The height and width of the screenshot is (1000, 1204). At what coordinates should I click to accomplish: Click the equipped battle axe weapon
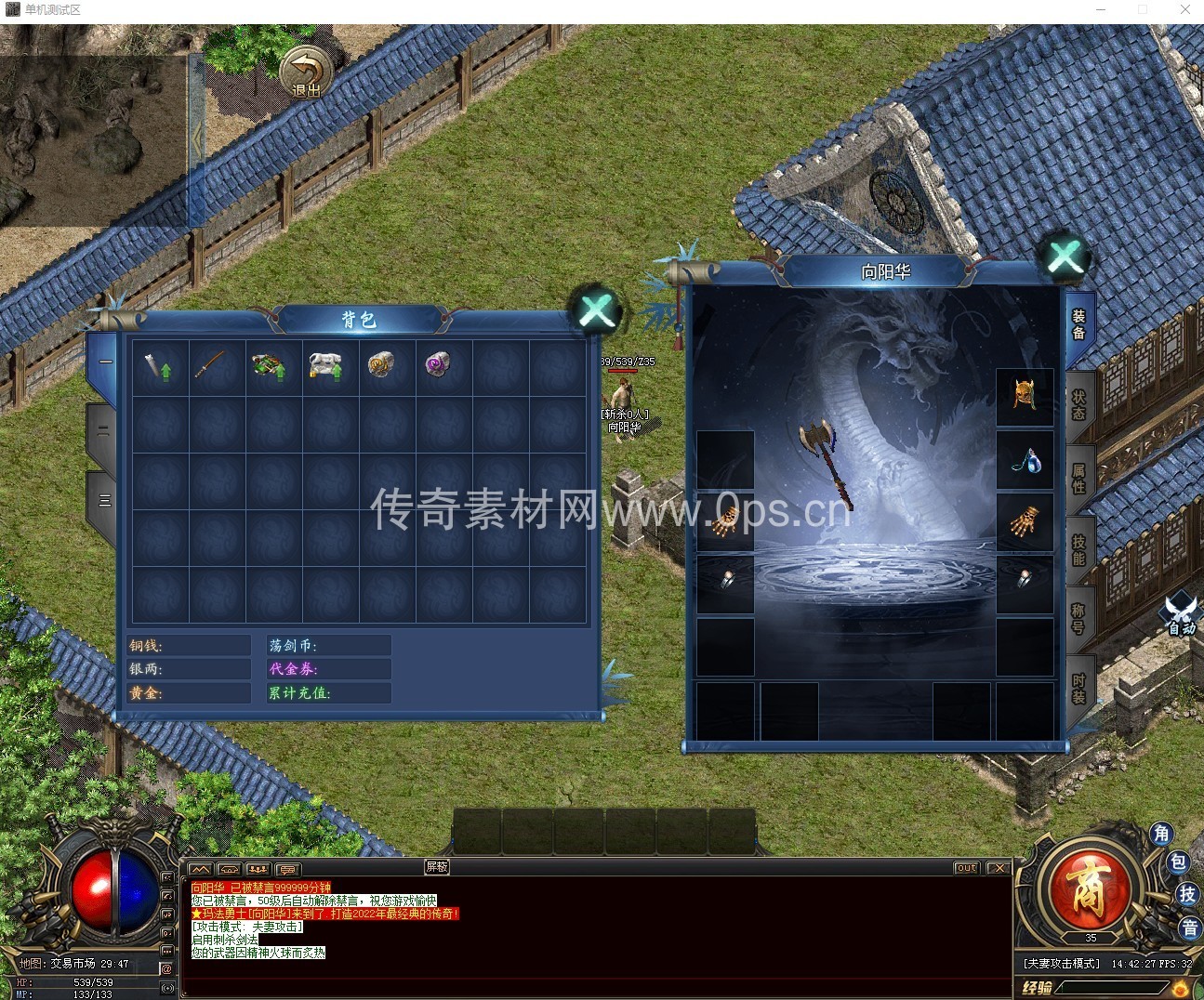click(x=826, y=463)
